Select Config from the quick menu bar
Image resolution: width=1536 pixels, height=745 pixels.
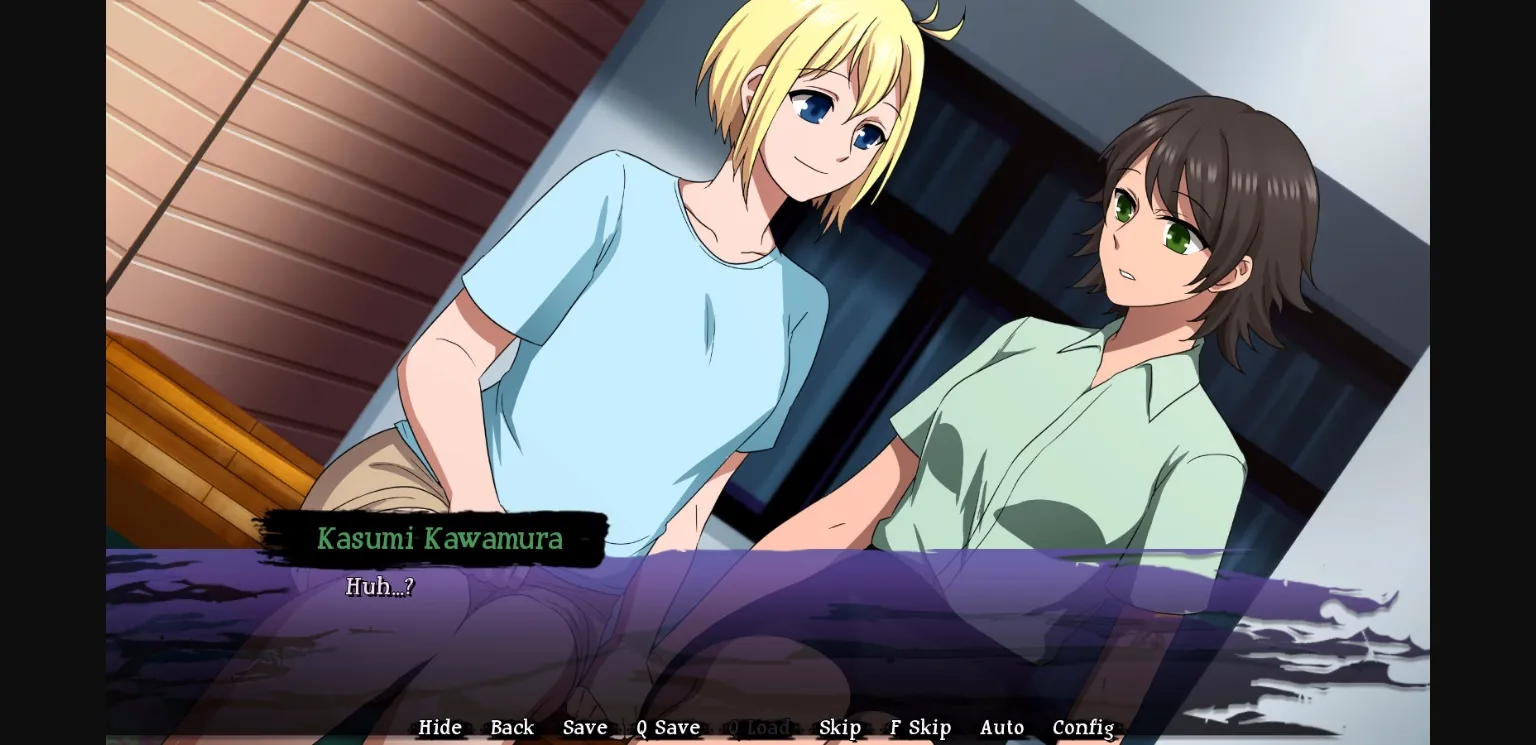tap(1083, 727)
